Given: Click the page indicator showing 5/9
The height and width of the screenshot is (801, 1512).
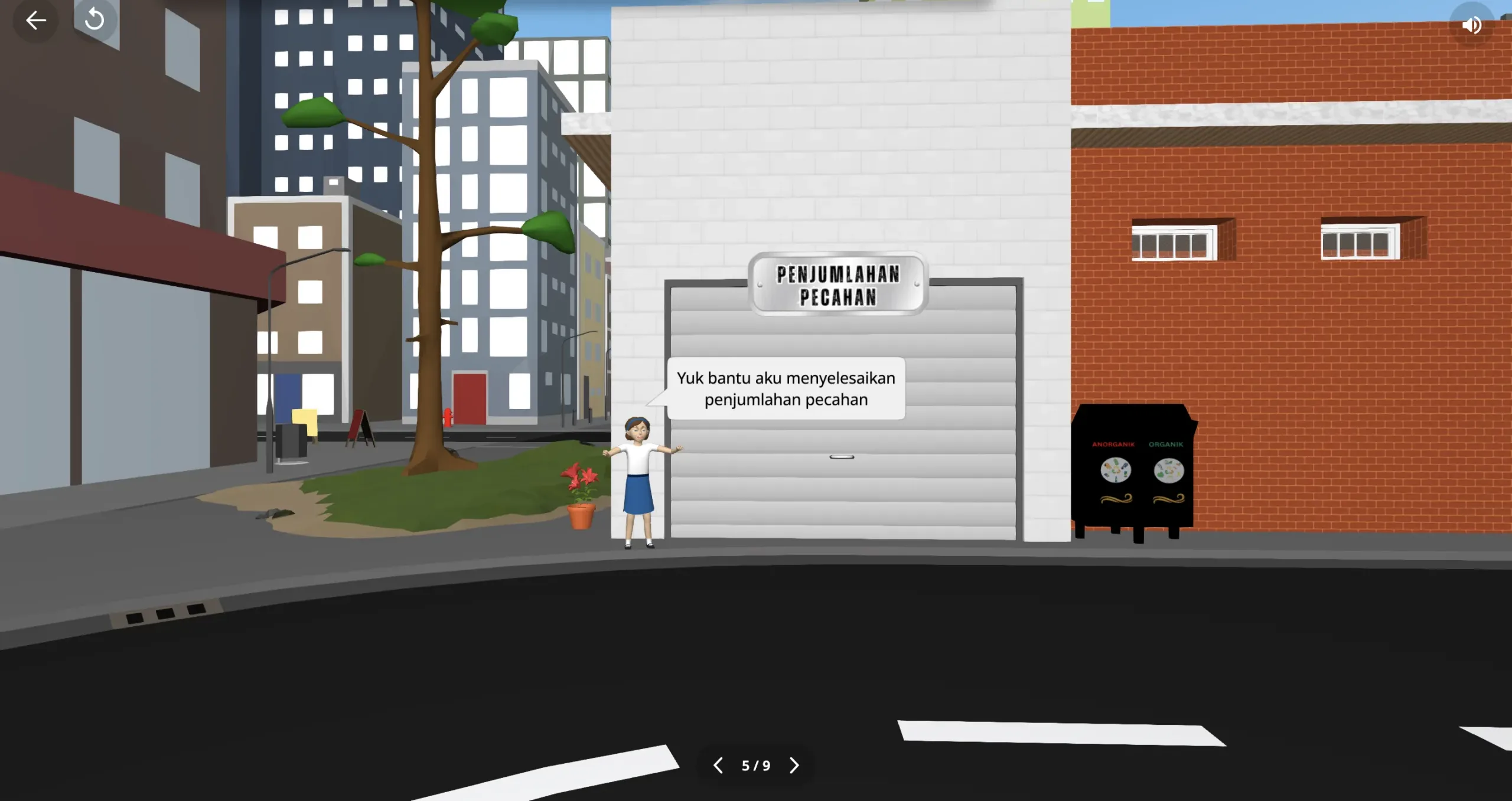Looking at the screenshot, I should 755,765.
